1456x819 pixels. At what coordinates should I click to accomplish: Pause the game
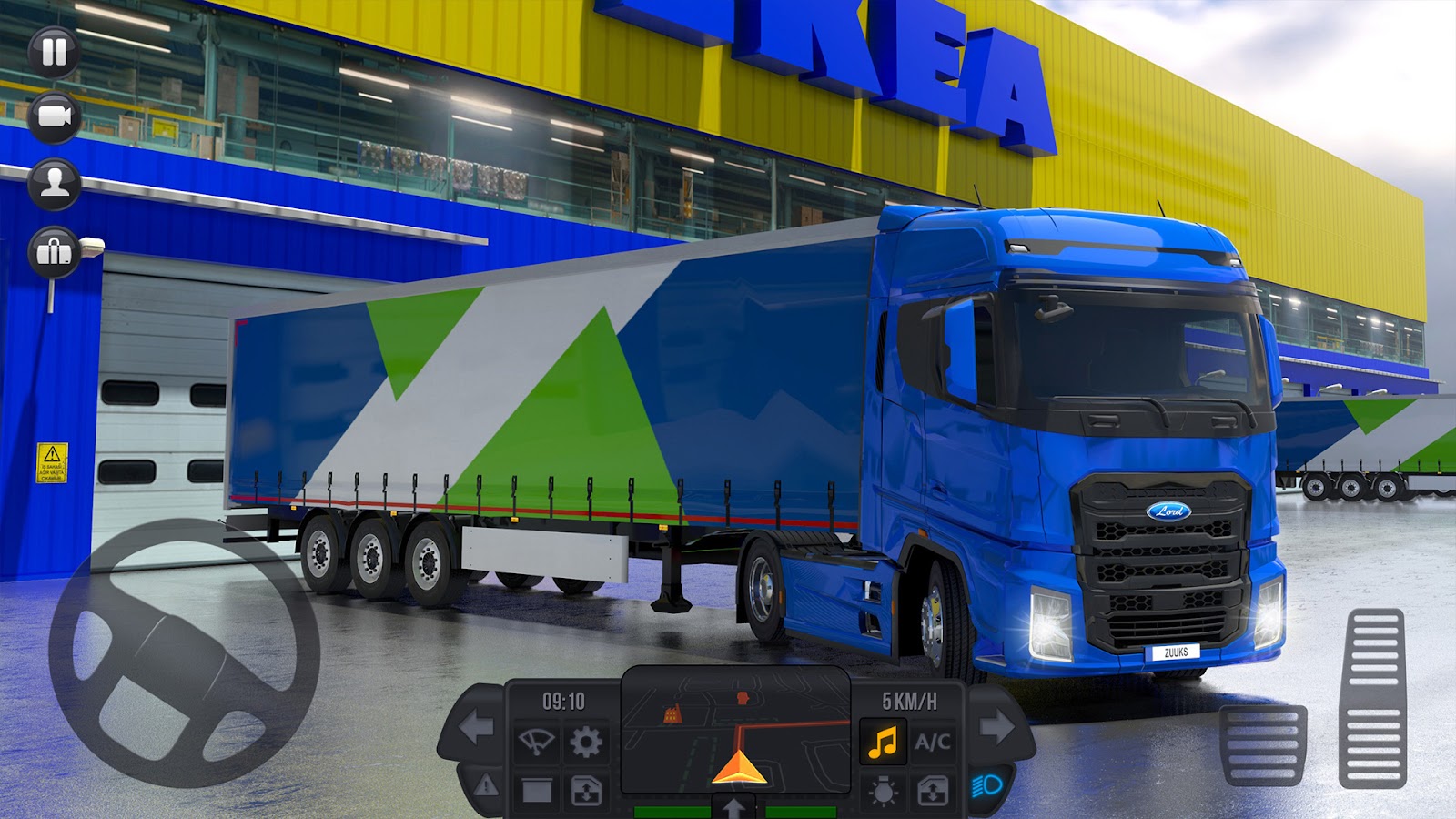click(52, 50)
